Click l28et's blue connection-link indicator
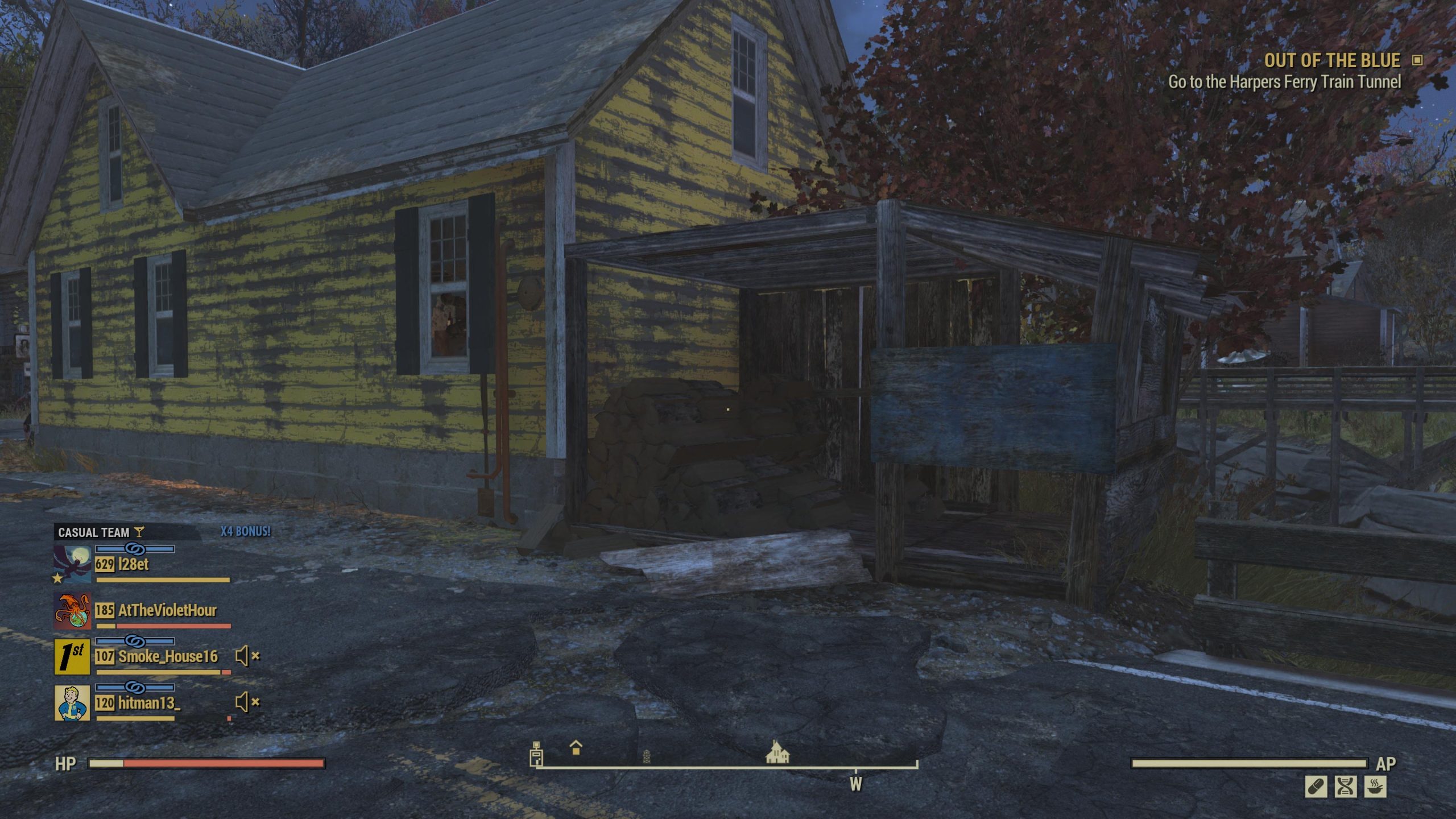 (x=135, y=549)
